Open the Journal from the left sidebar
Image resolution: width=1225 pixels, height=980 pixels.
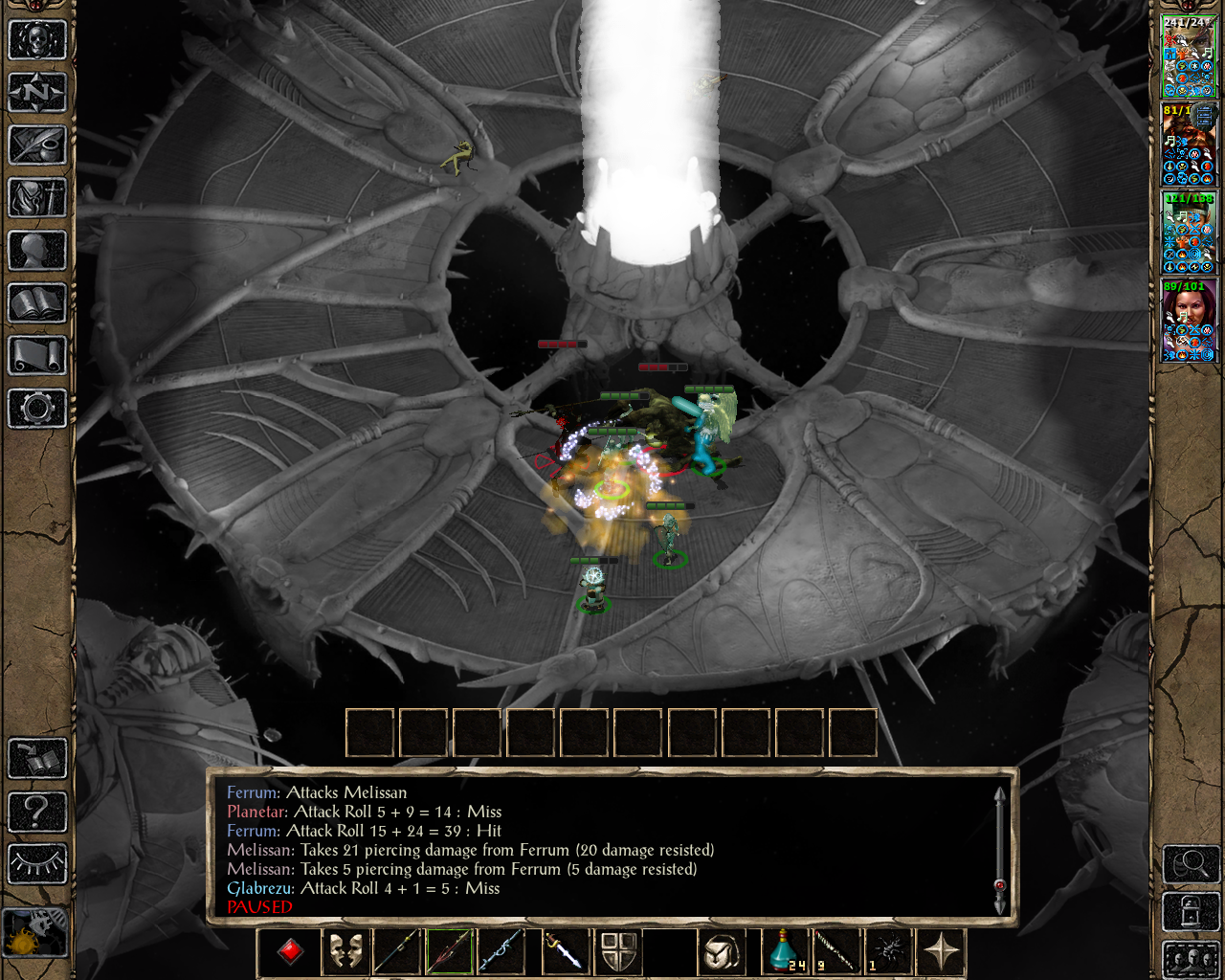point(36,145)
